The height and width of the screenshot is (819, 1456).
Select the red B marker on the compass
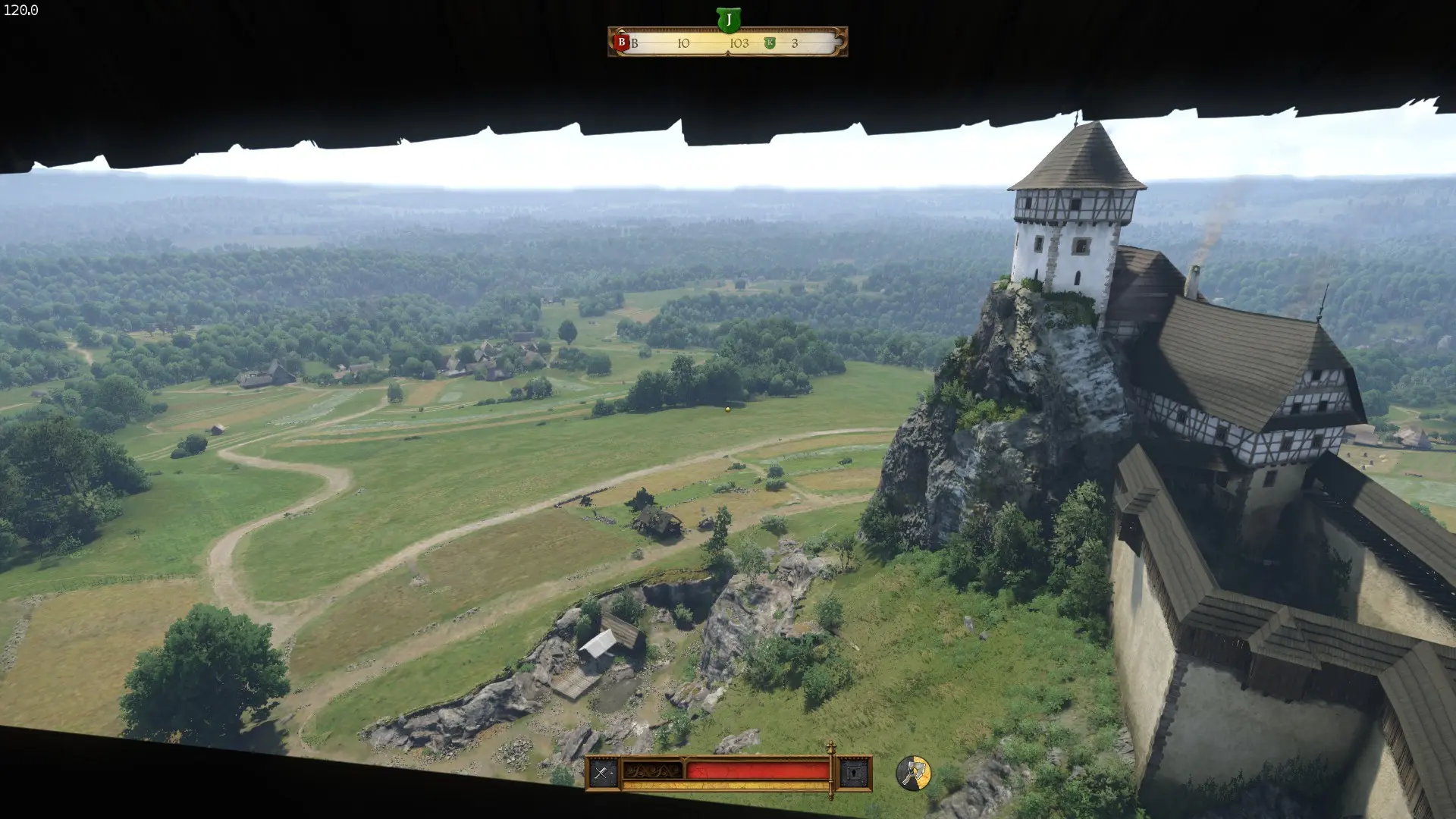(x=621, y=42)
